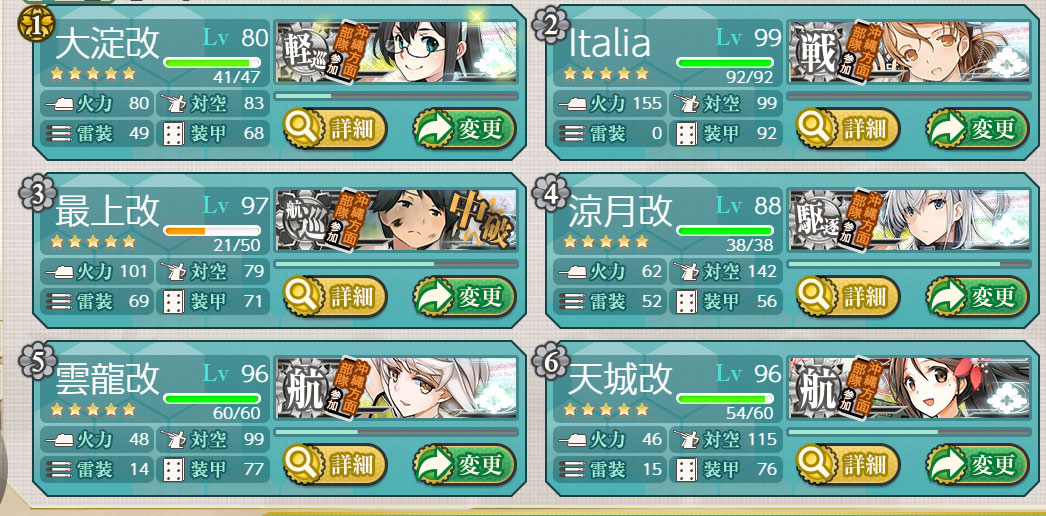View 詳細 details for 天城改
This screenshot has height=516, width=1046.
point(847,464)
